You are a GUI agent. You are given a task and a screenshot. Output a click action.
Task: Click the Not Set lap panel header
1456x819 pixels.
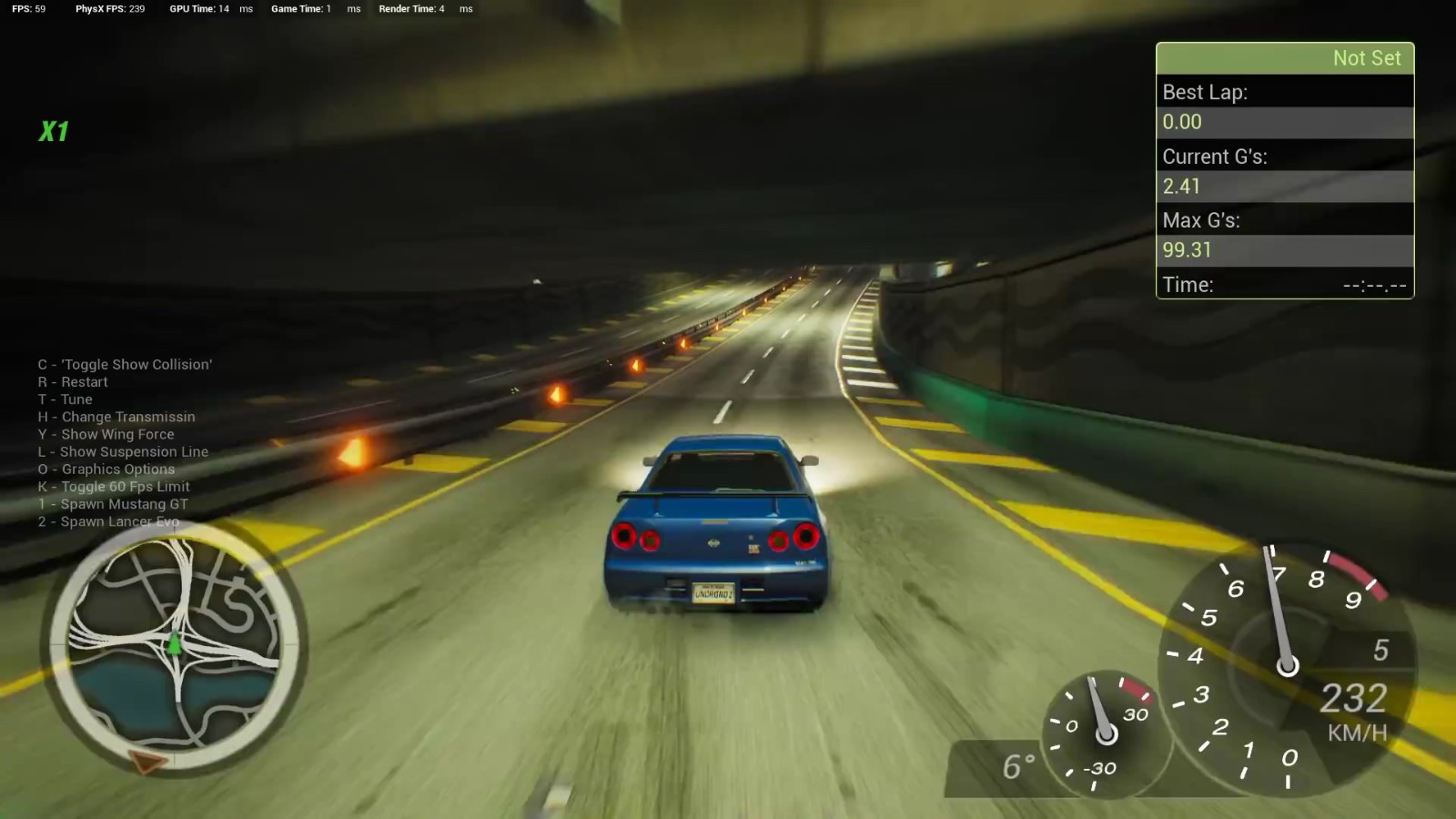(x=1284, y=58)
